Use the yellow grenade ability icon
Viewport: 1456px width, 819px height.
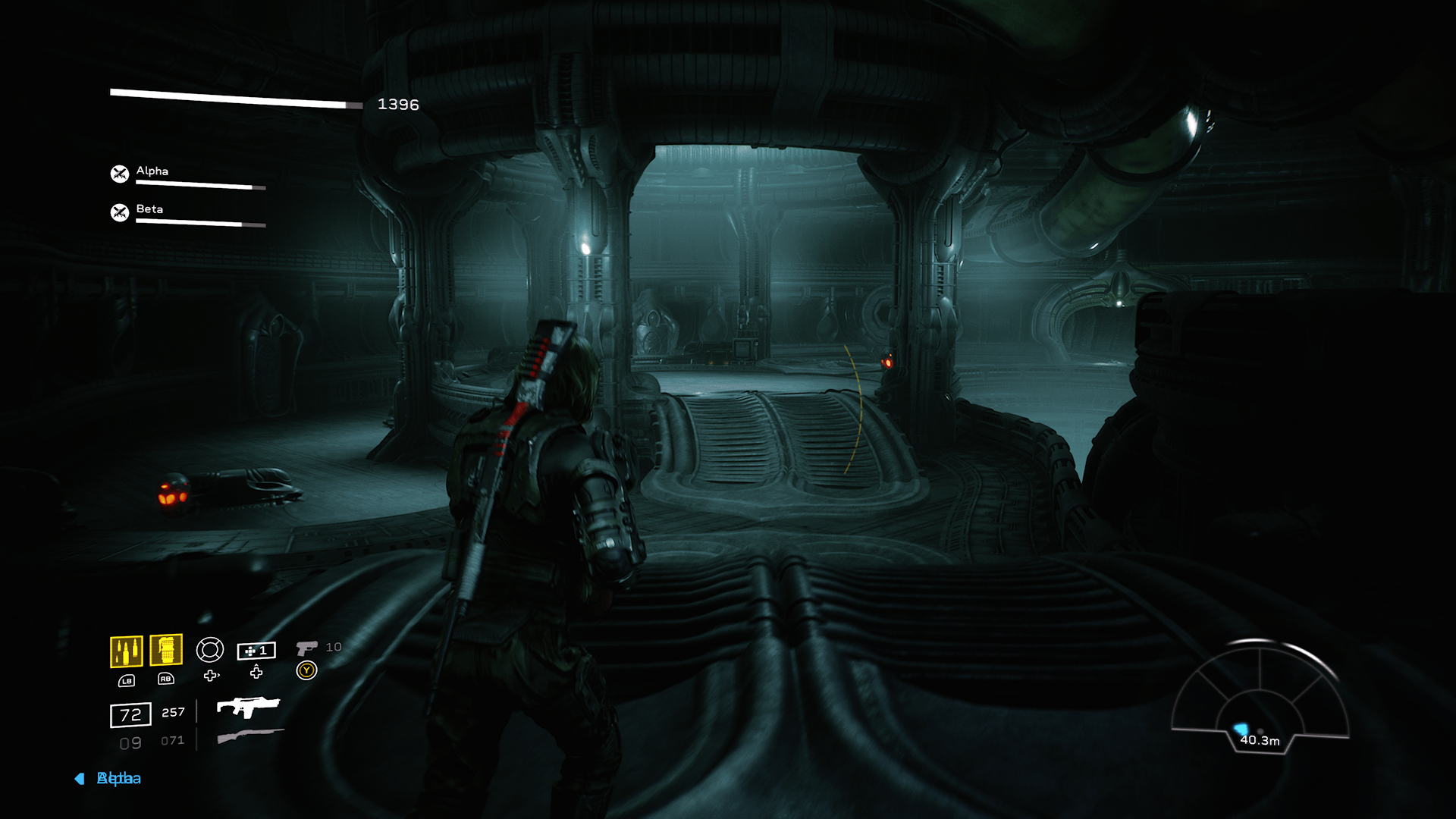(166, 650)
